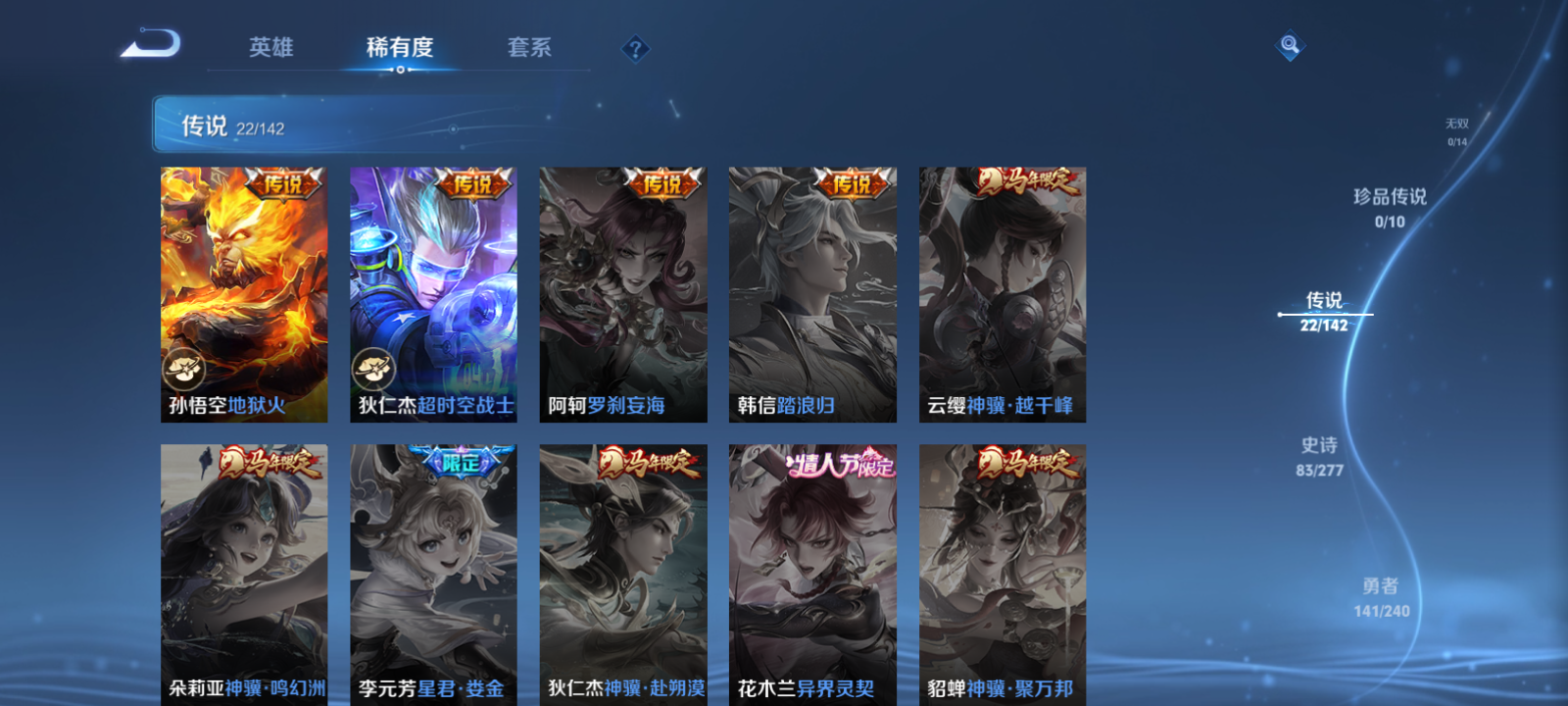The width and height of the screenshot is (1568, 706).
Task: Click the badge icon on 狄仁杰超时空战士 card
Action: 375,370
